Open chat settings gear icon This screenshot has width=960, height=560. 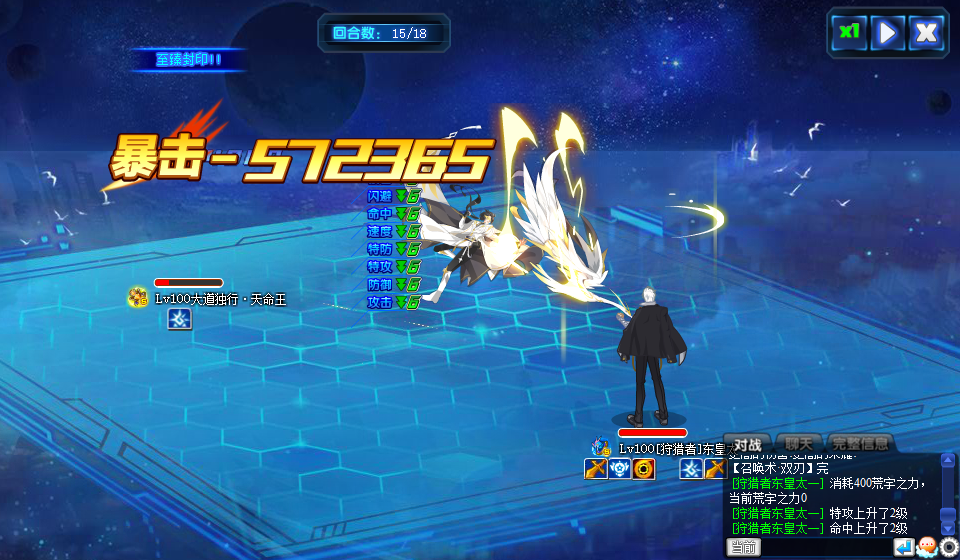[949, 547]
